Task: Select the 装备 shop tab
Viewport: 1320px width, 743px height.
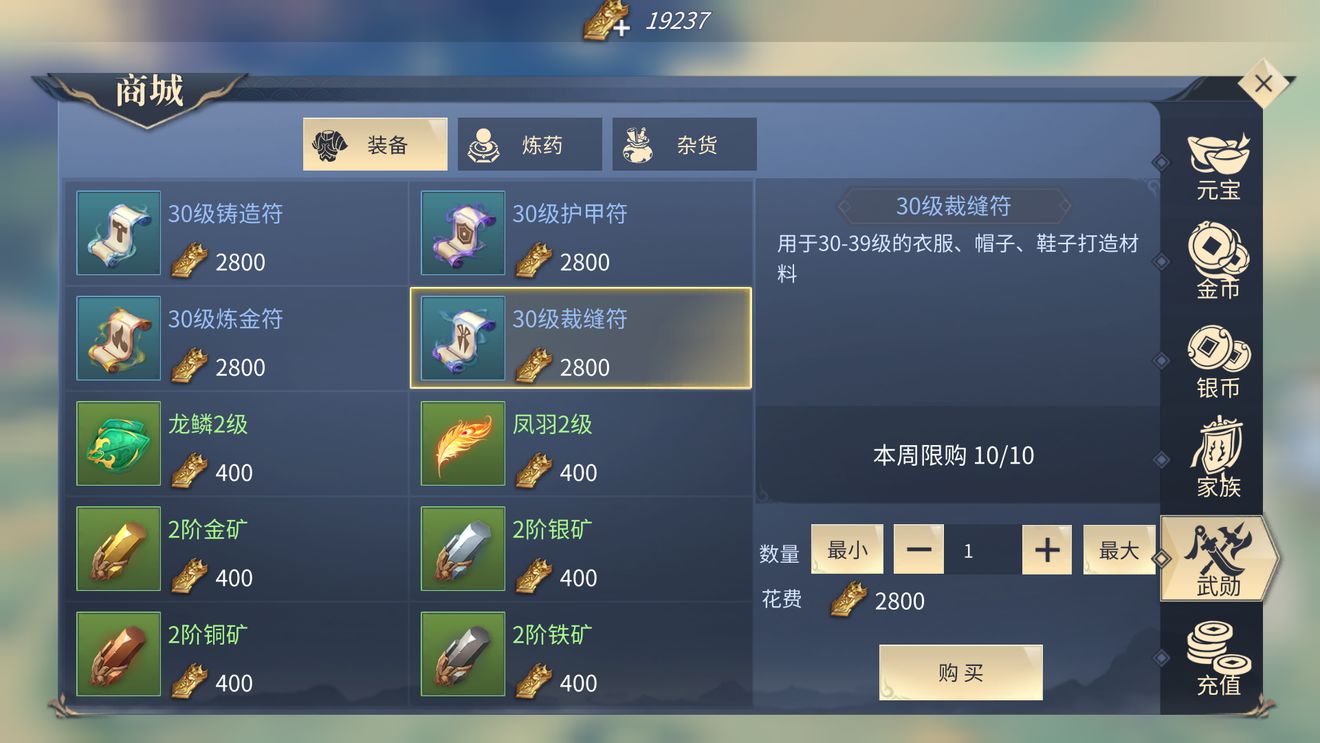Action: 375,143
